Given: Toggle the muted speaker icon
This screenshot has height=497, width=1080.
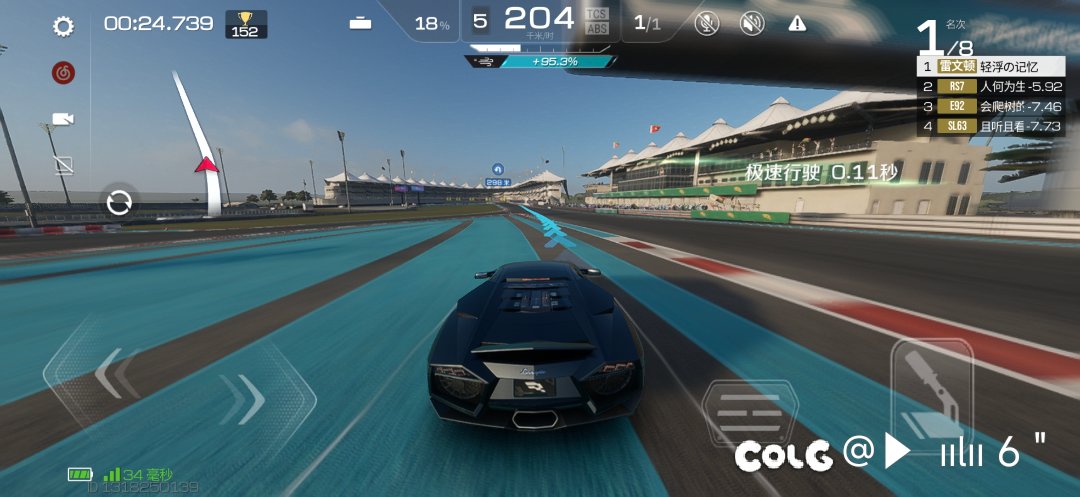Looking at the screenshot, I should 751,24.
